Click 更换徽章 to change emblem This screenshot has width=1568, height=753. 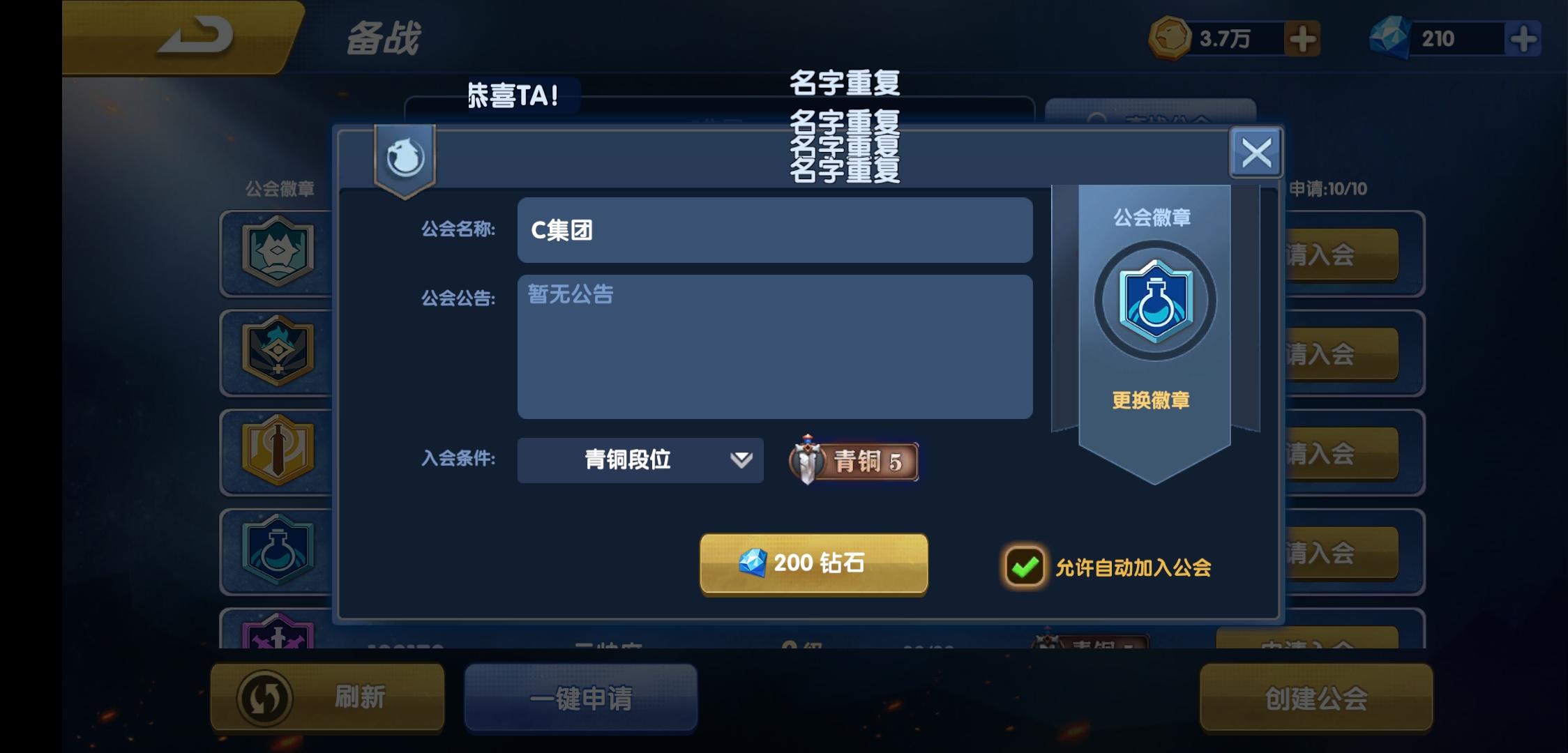[1152, 399]
